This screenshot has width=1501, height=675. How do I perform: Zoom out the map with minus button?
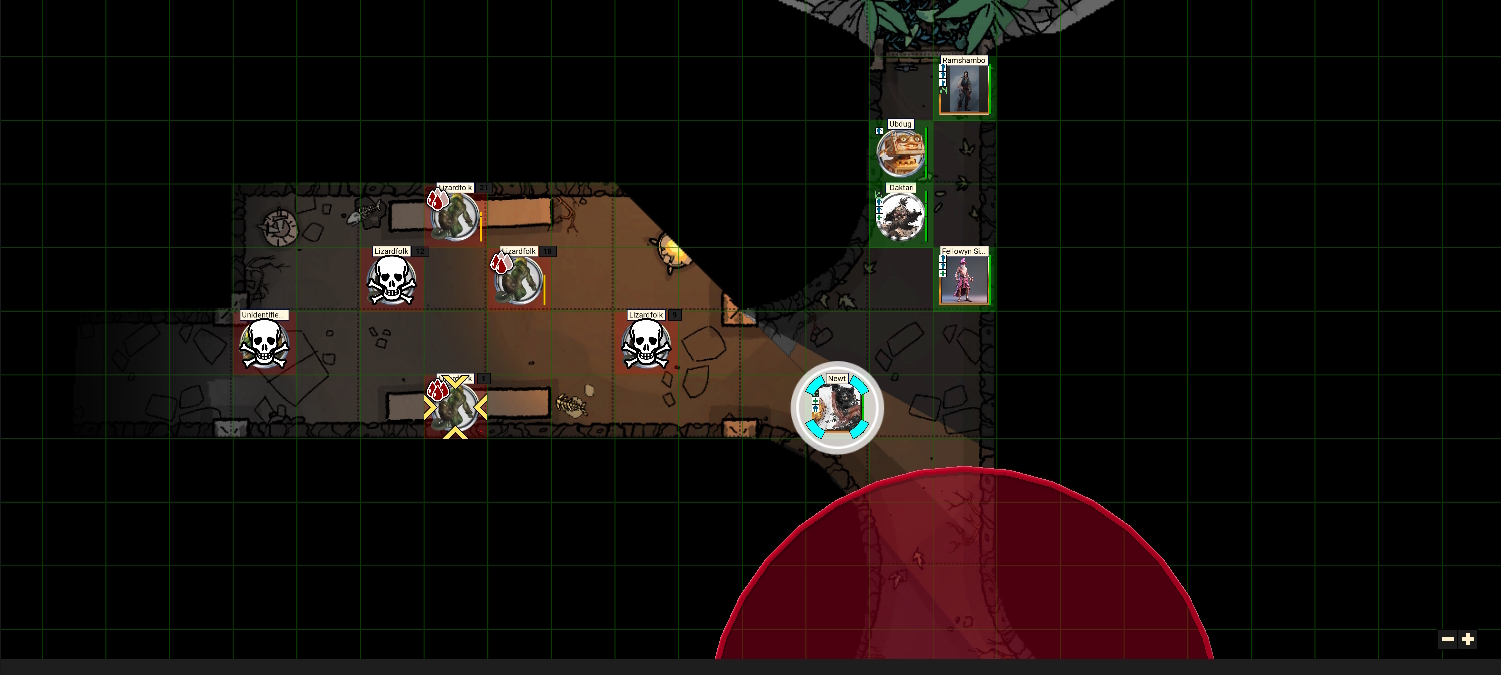click(1448, 639)
